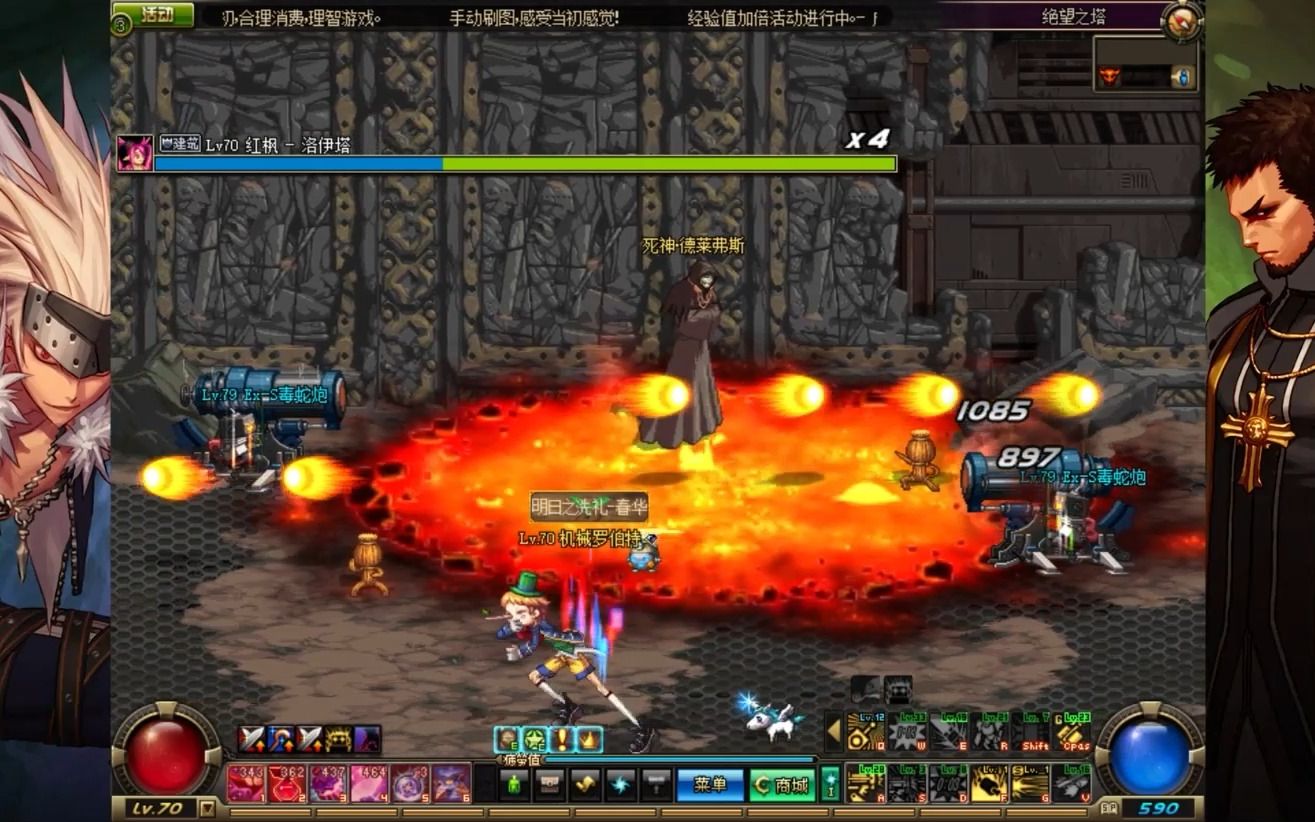This screenshot has width=1315, height=822.
Task: Use the glowing skill bound to F
Action: pos(989,783)
